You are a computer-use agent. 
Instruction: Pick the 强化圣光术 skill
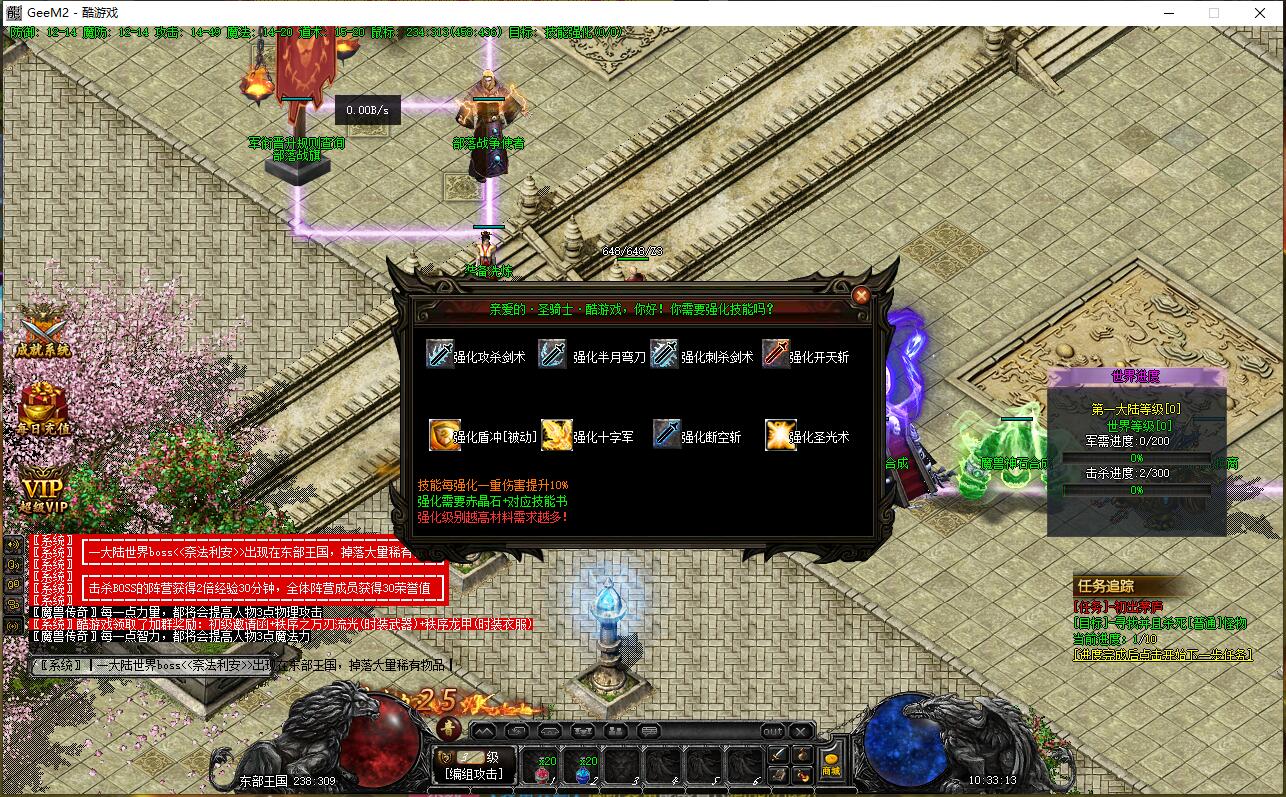[807, 436]
